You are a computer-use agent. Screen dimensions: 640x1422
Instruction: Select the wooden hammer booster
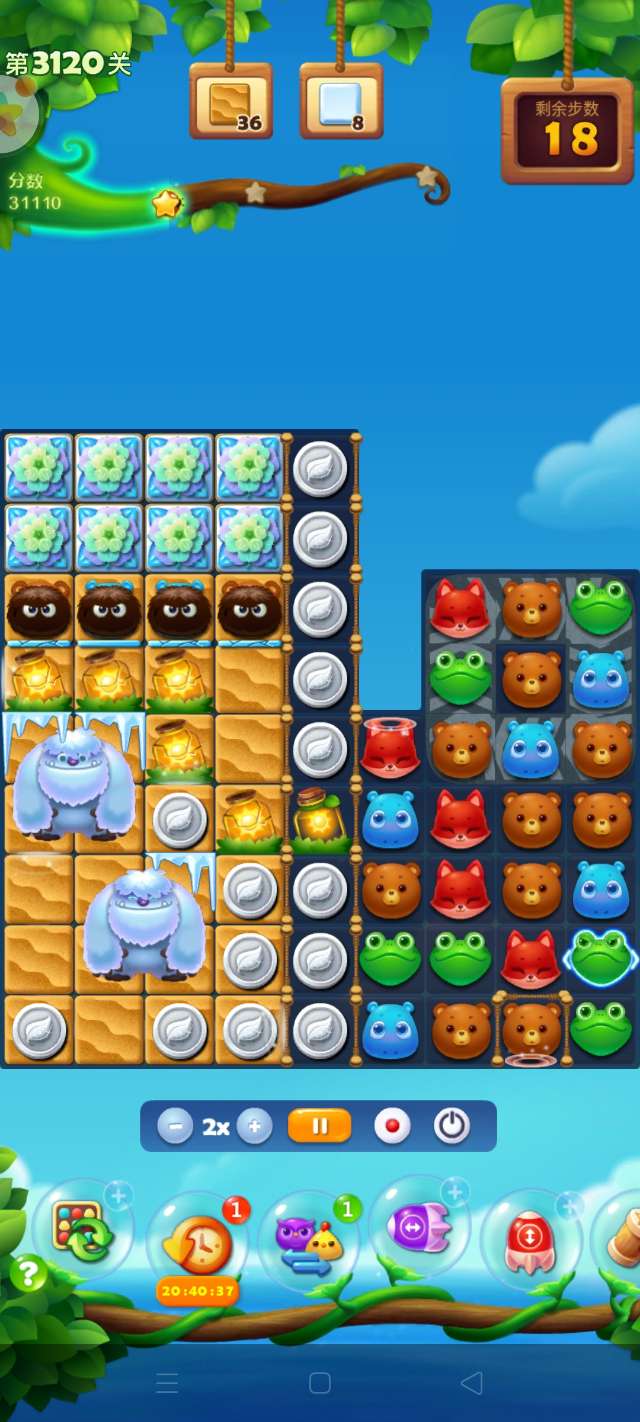(622, 1240)
